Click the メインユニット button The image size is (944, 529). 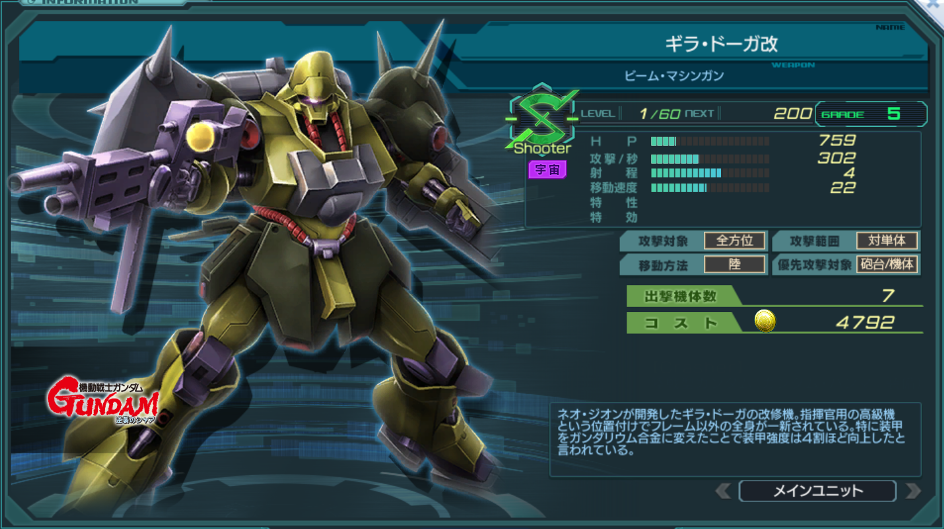point(816,491)
